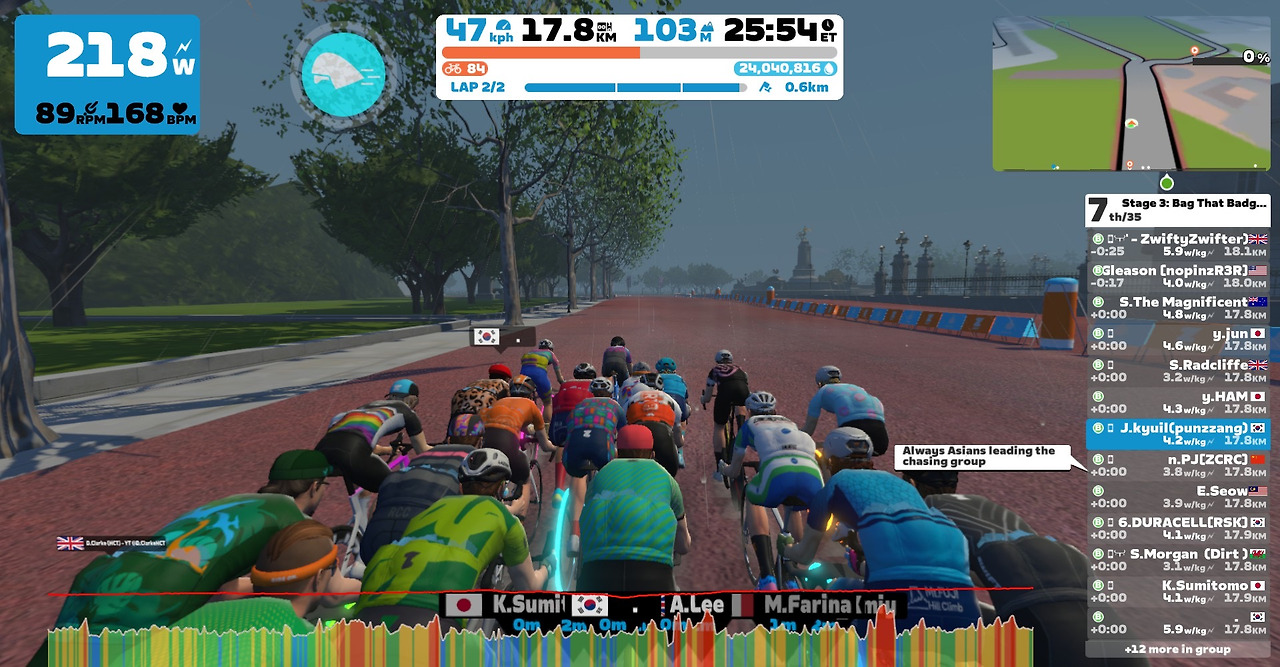Image resolution: width=1280 pixels, height=667 pixels.
Task: Select rider S.The Magnificent in list
Action: [1178, 308]
